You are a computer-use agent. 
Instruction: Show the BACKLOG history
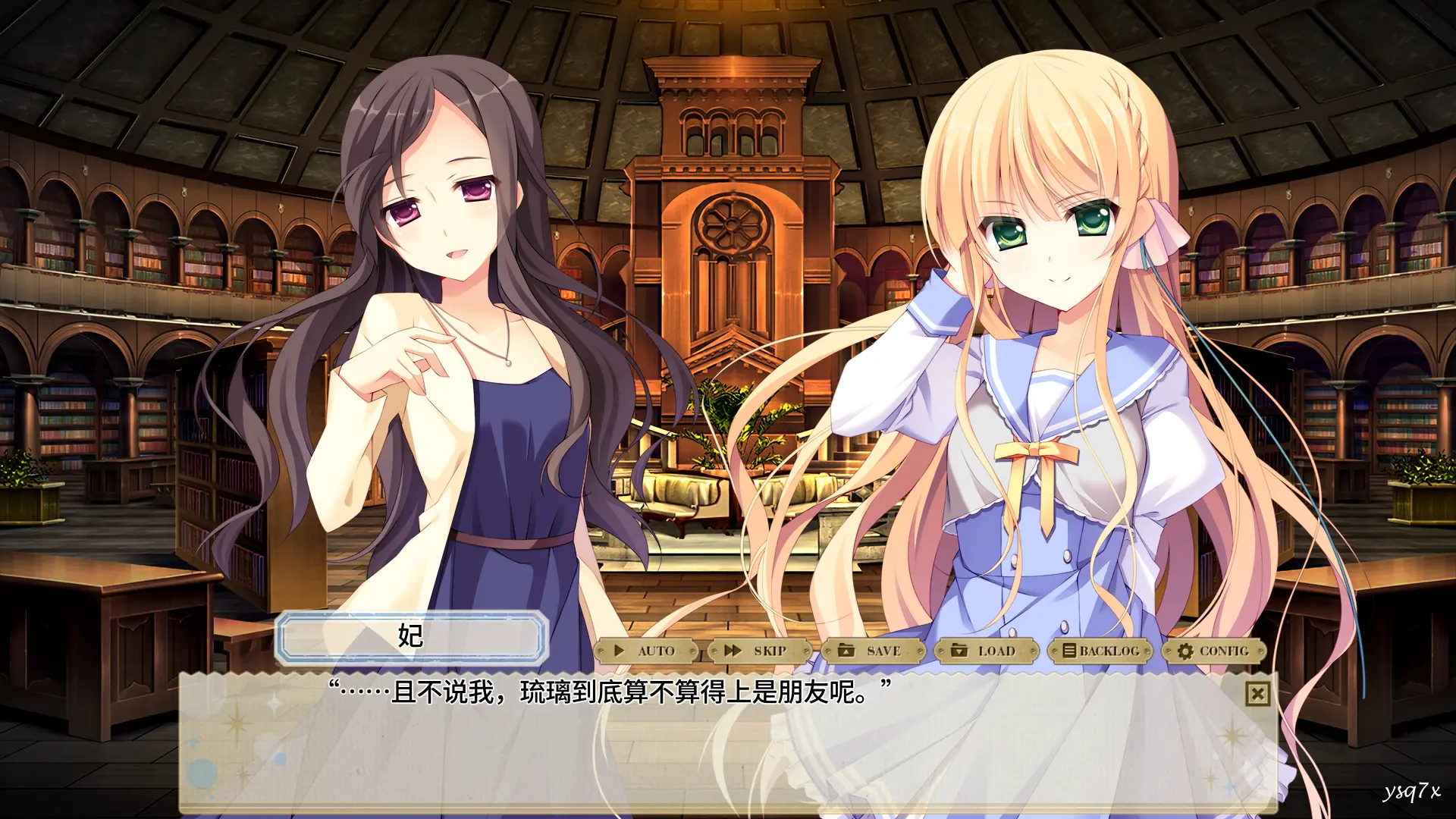[x=1100, y=651]
